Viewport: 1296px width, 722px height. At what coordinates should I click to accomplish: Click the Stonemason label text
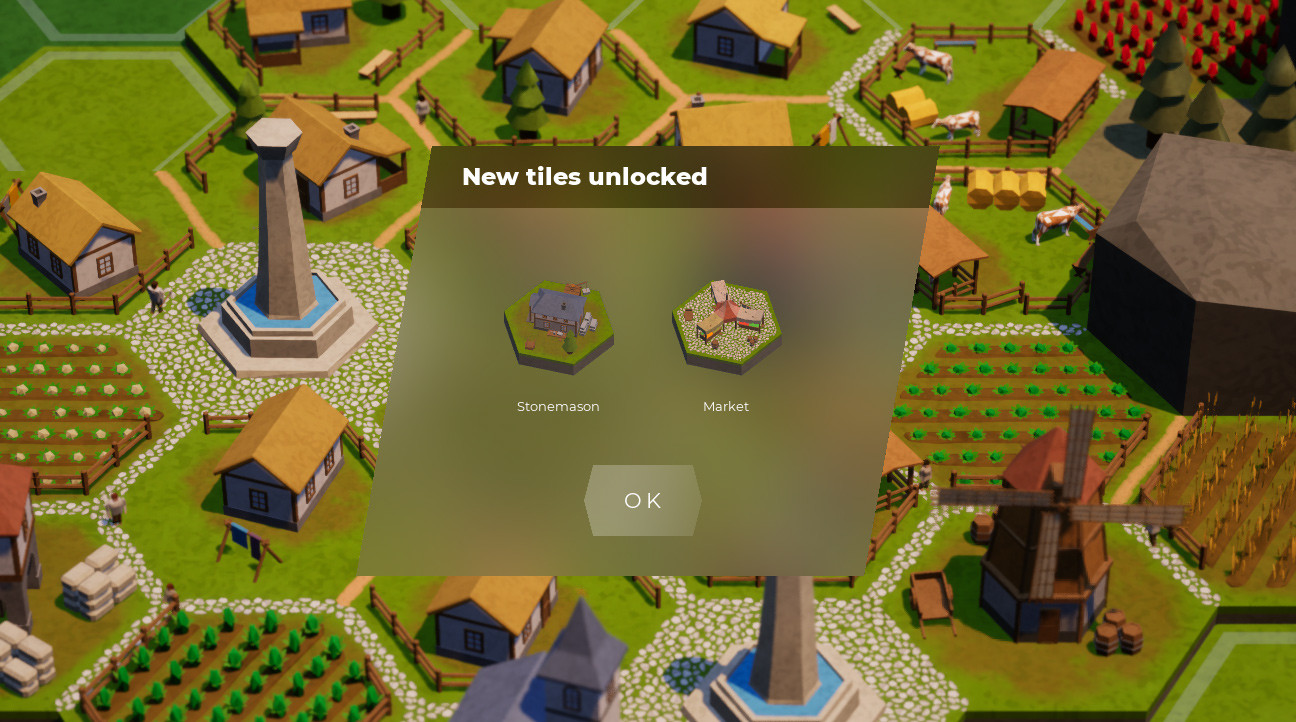pos(558,406)
